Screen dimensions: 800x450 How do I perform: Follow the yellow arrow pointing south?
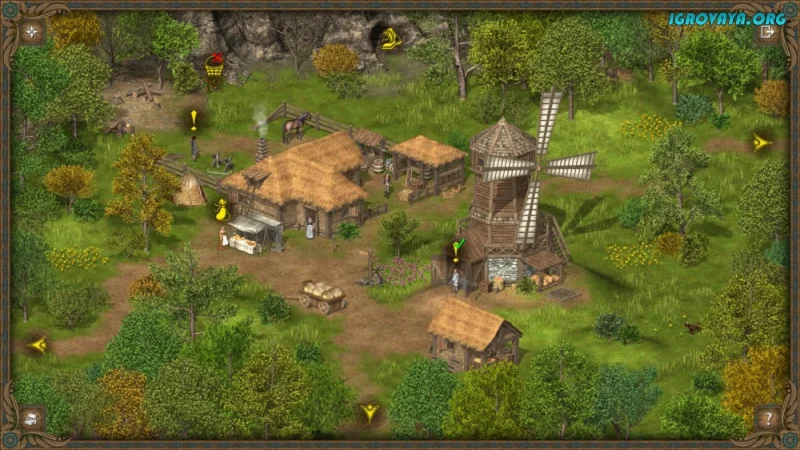(370, 412)
